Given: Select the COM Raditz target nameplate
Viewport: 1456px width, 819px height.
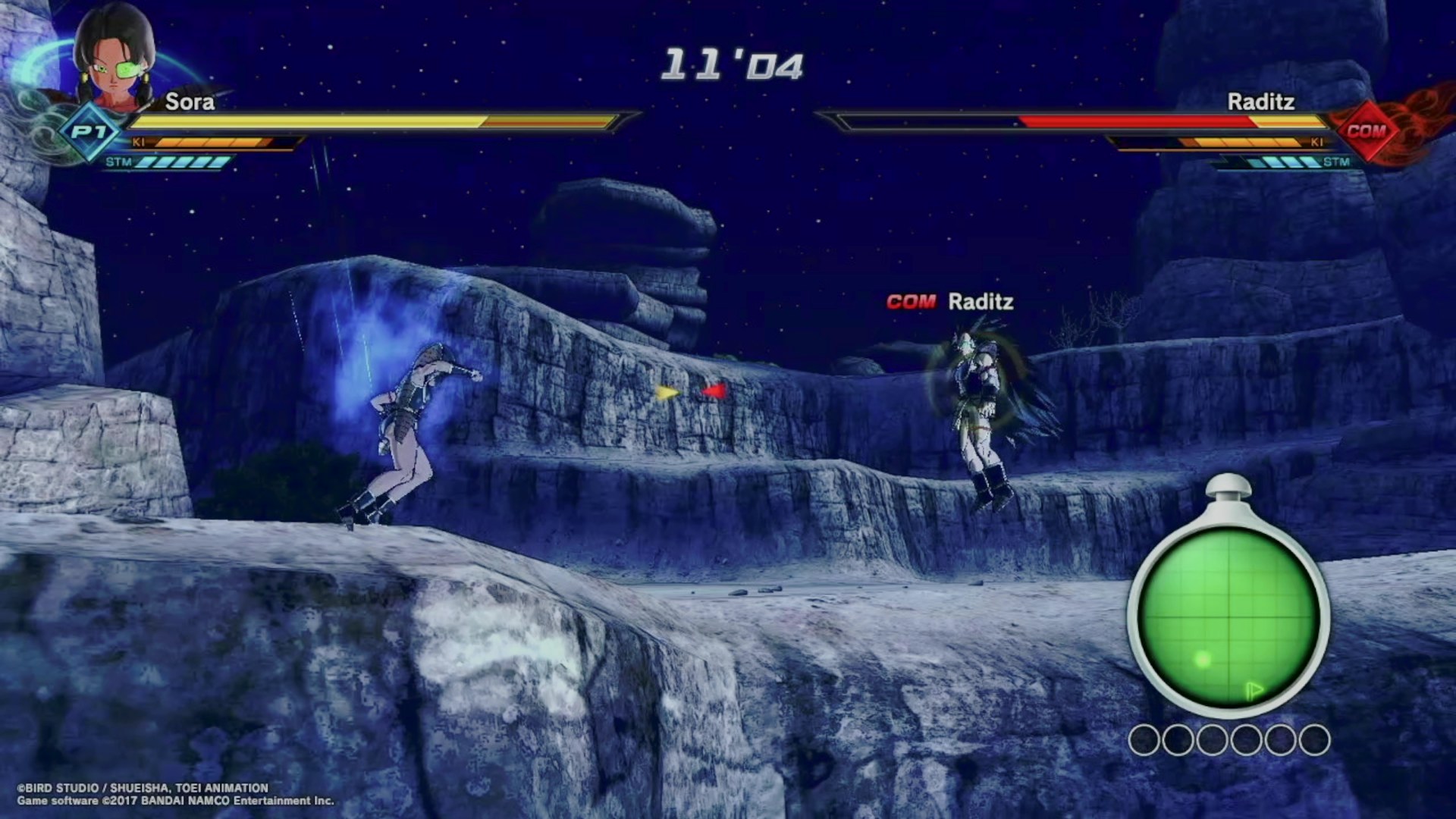Looking at the screenshot, I should [x=950, y=302].
